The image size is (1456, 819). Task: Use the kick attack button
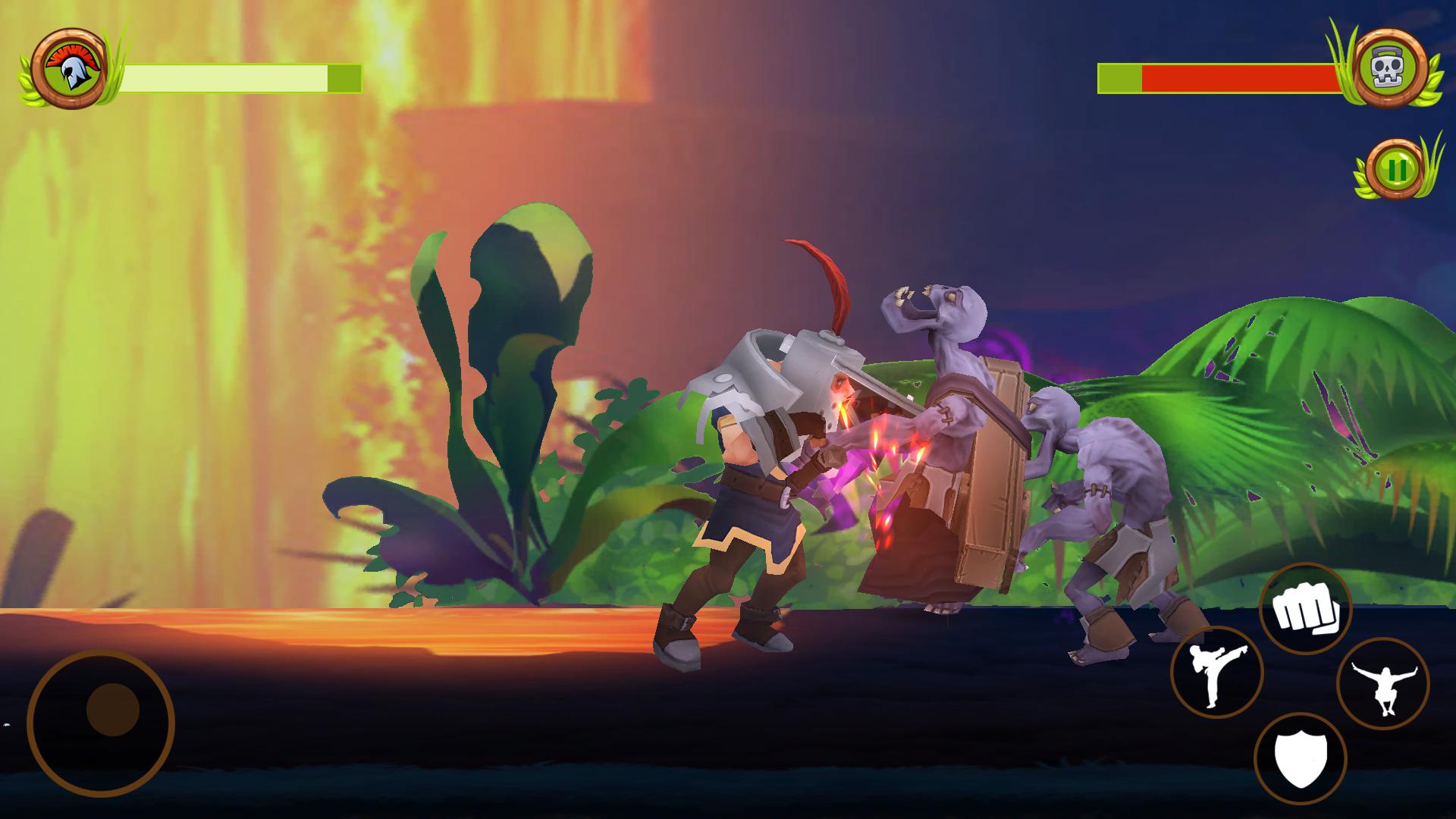tap(1216, 673)
